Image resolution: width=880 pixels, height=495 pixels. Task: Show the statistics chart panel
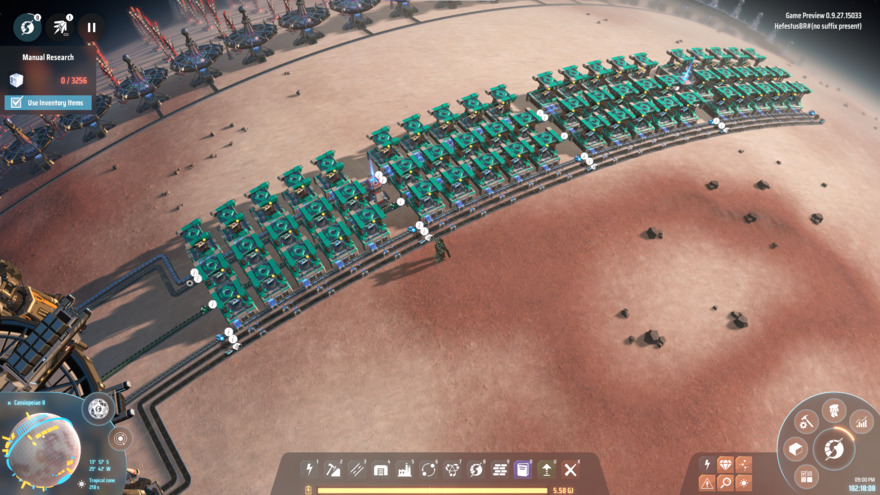point(861,423)
